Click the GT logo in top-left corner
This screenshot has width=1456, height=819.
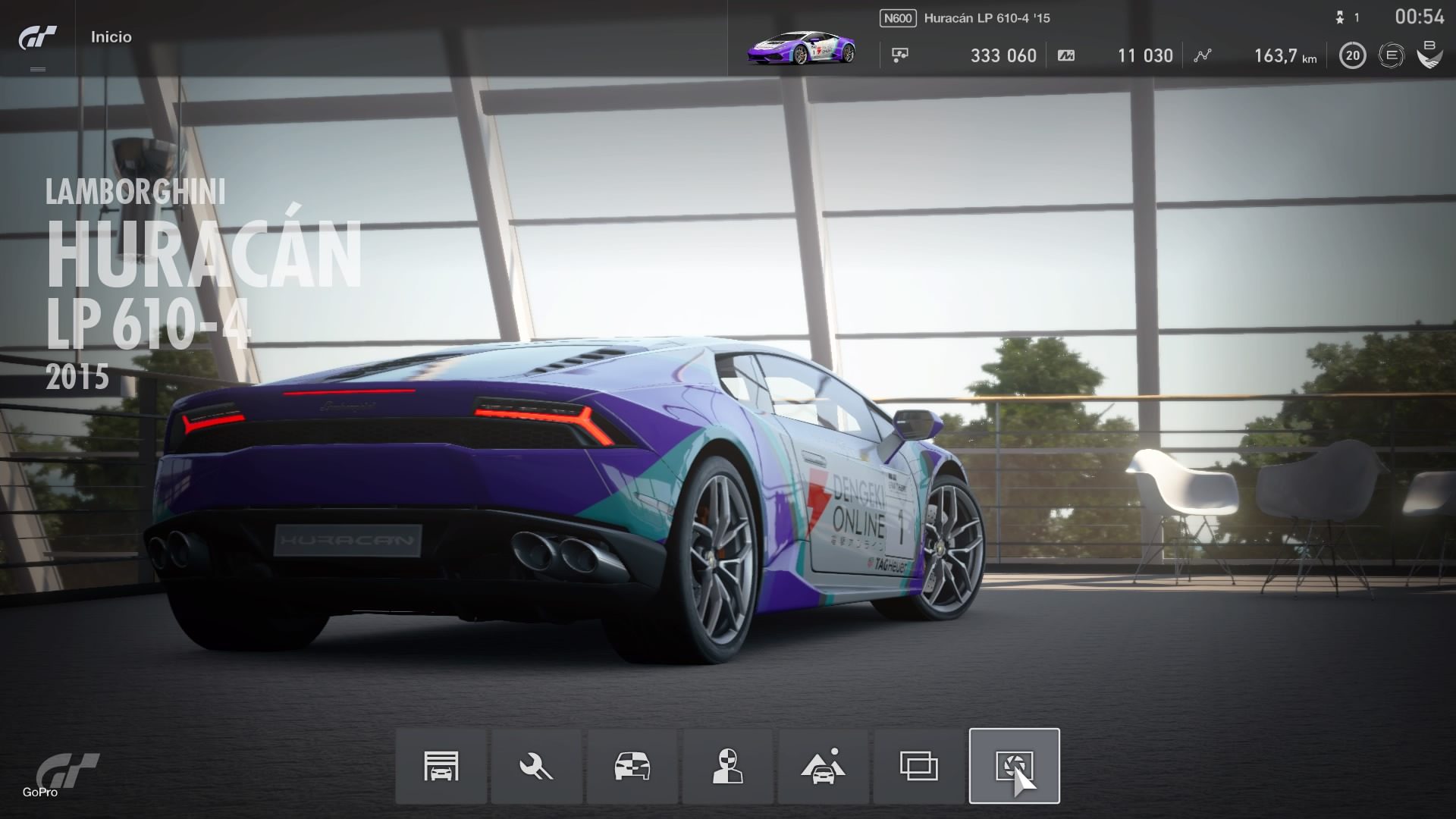(x=37, y=38)
